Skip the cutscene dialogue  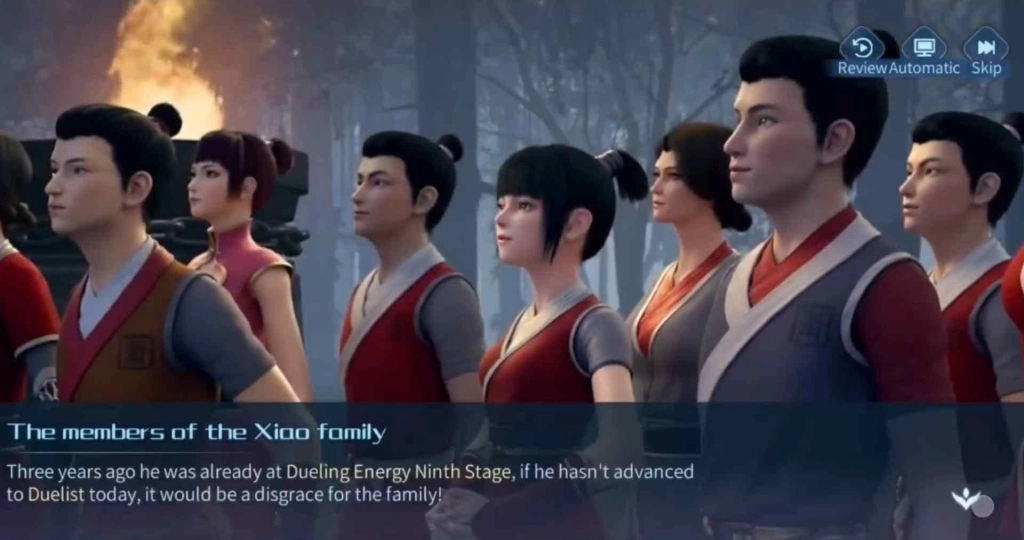[985, 48]
